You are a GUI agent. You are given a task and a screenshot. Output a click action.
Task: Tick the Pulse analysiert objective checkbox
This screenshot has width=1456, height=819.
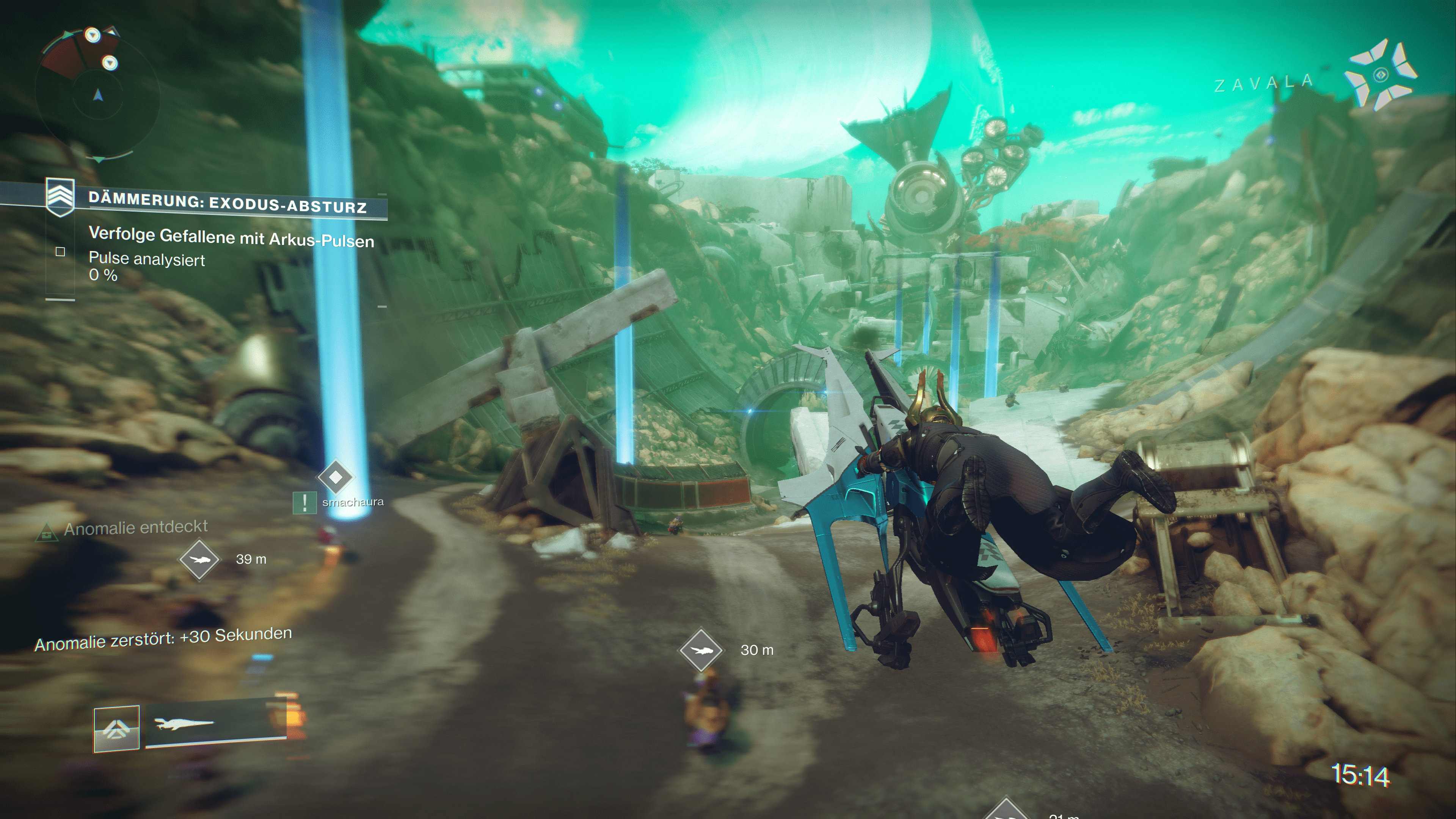point(61,251)
